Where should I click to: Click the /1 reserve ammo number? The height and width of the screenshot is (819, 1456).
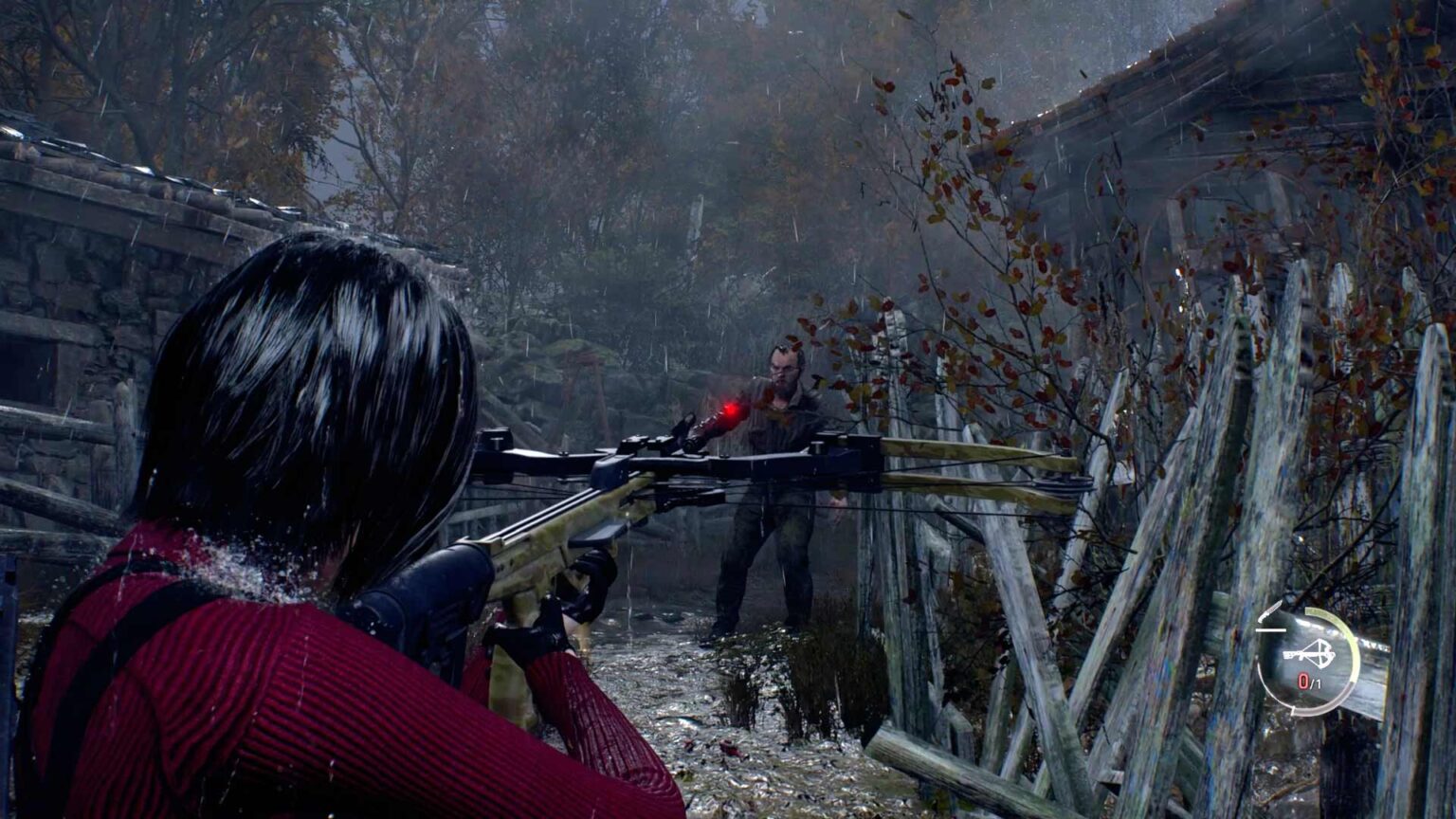pyautogui.click(x=1316, y=682)
